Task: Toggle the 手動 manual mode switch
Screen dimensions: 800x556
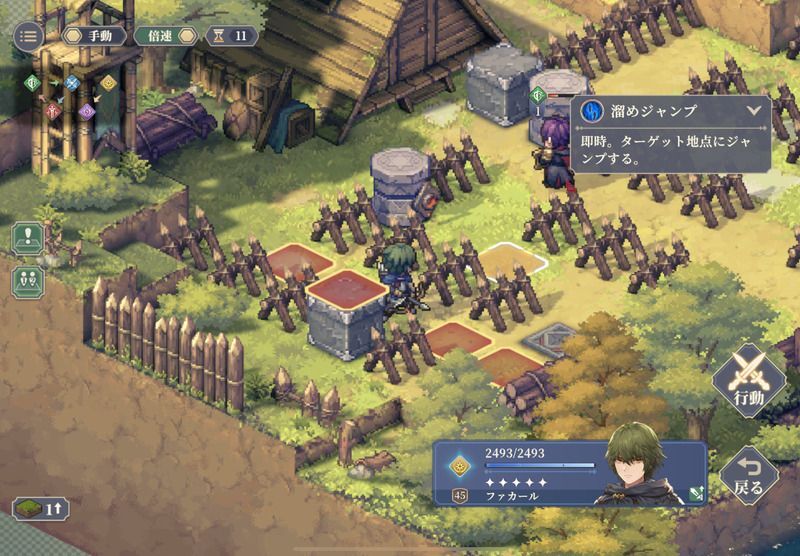Action: coord(93,36)
